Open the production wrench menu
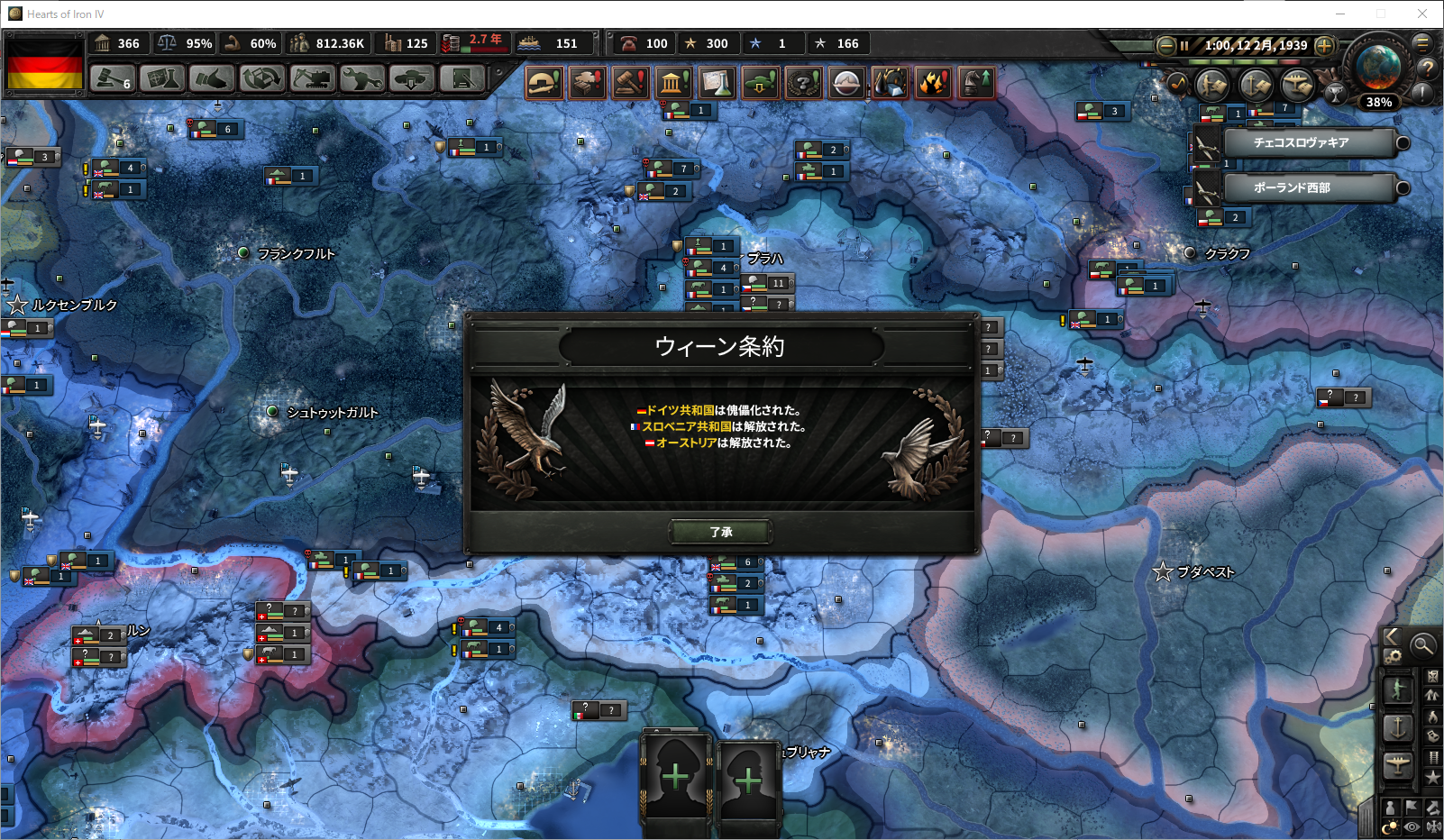The height and width of the screenshot is (840, 1444). pos(361,79)
